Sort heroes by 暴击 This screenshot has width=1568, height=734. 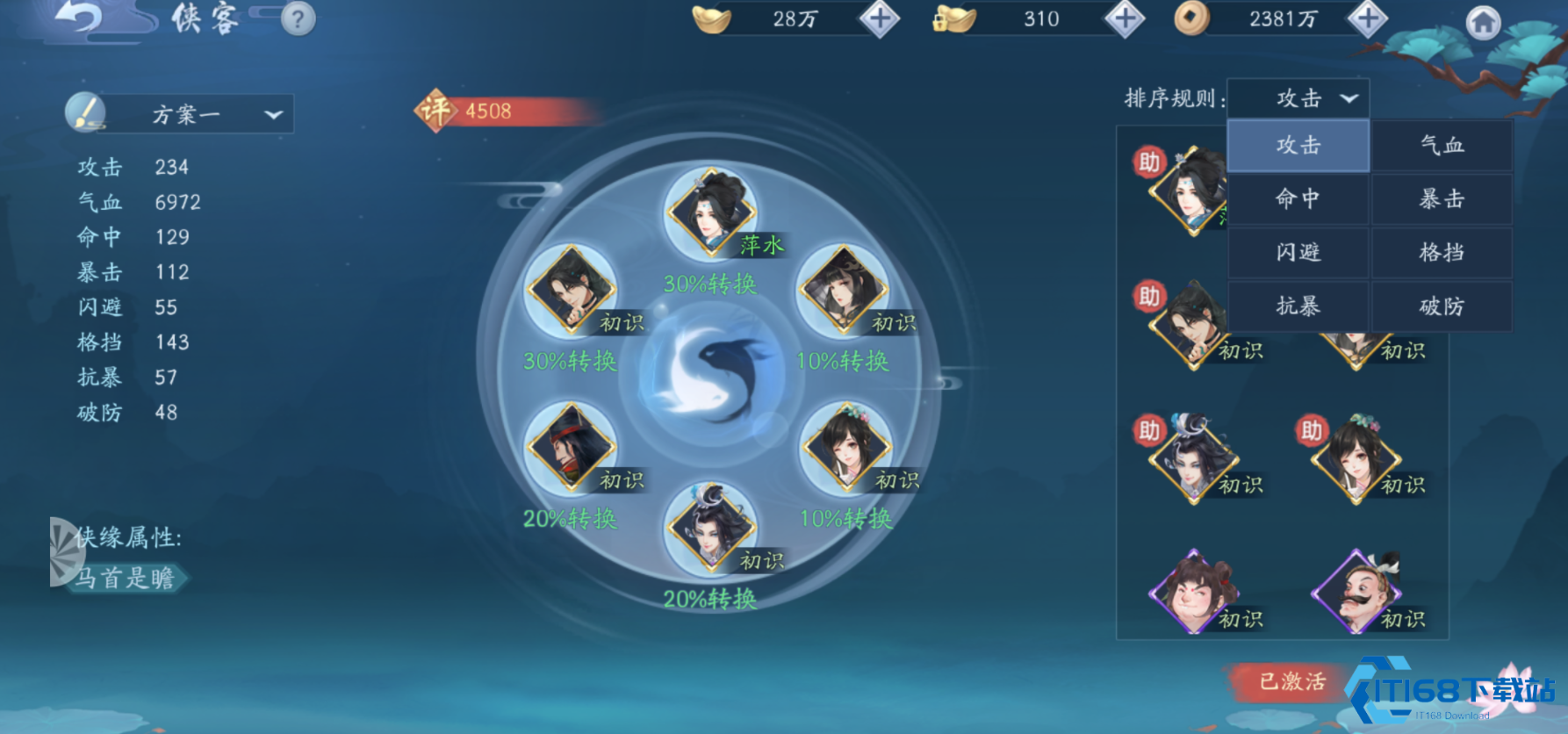(x=1442, y=199)
